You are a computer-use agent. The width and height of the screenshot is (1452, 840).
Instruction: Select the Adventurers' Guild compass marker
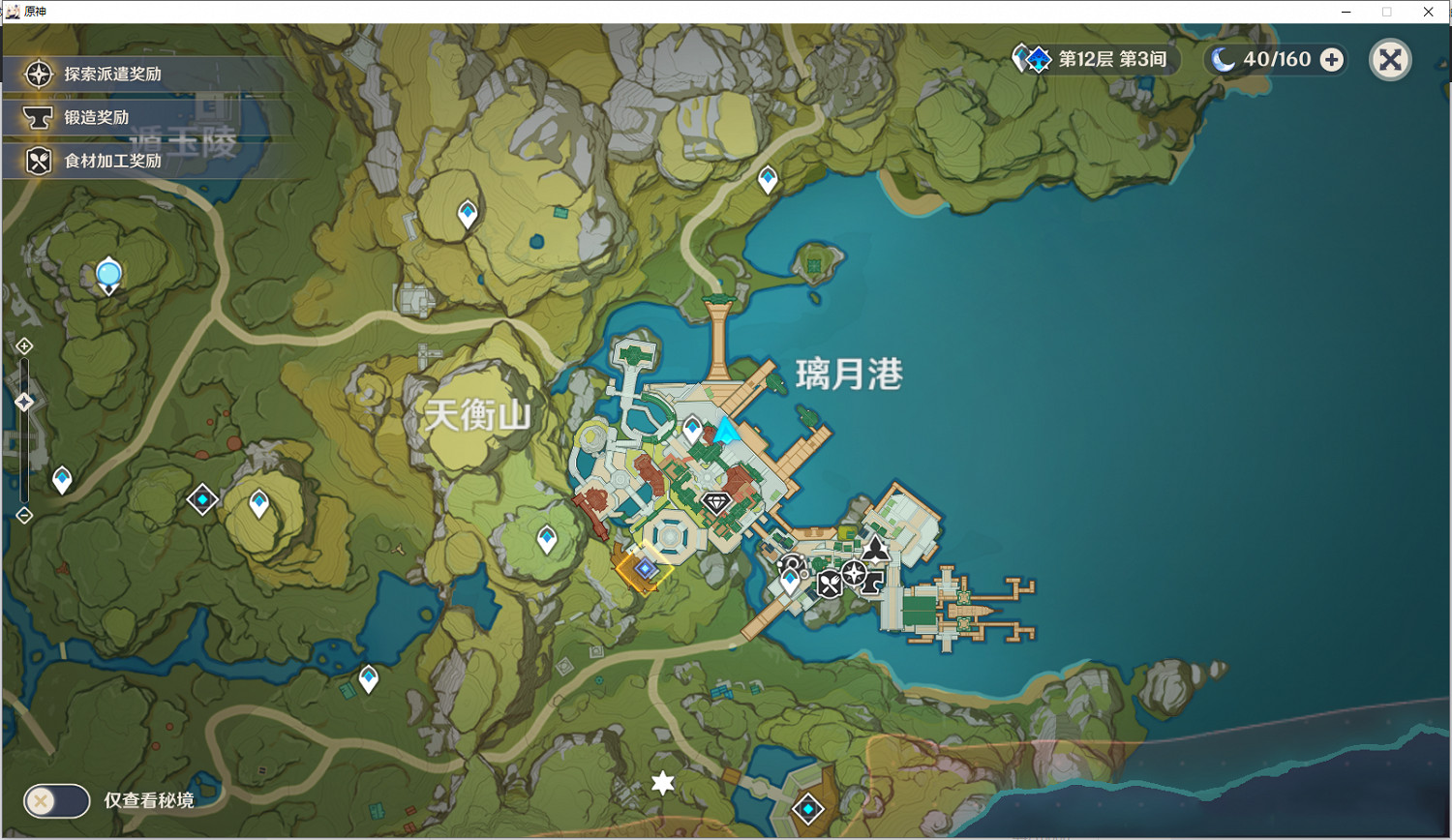[854, 573]
